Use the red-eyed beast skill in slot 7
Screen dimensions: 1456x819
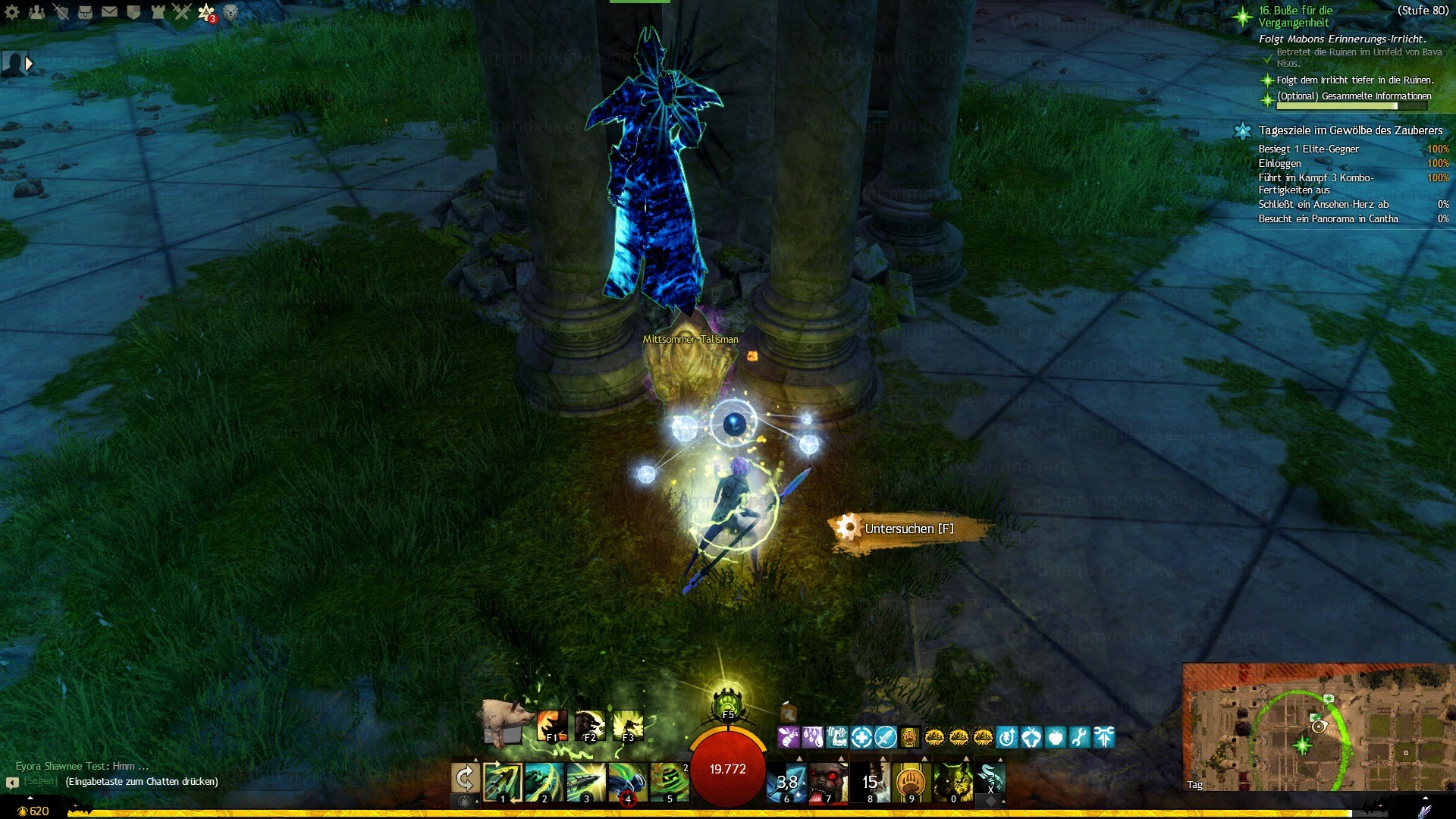pos(827,782)
